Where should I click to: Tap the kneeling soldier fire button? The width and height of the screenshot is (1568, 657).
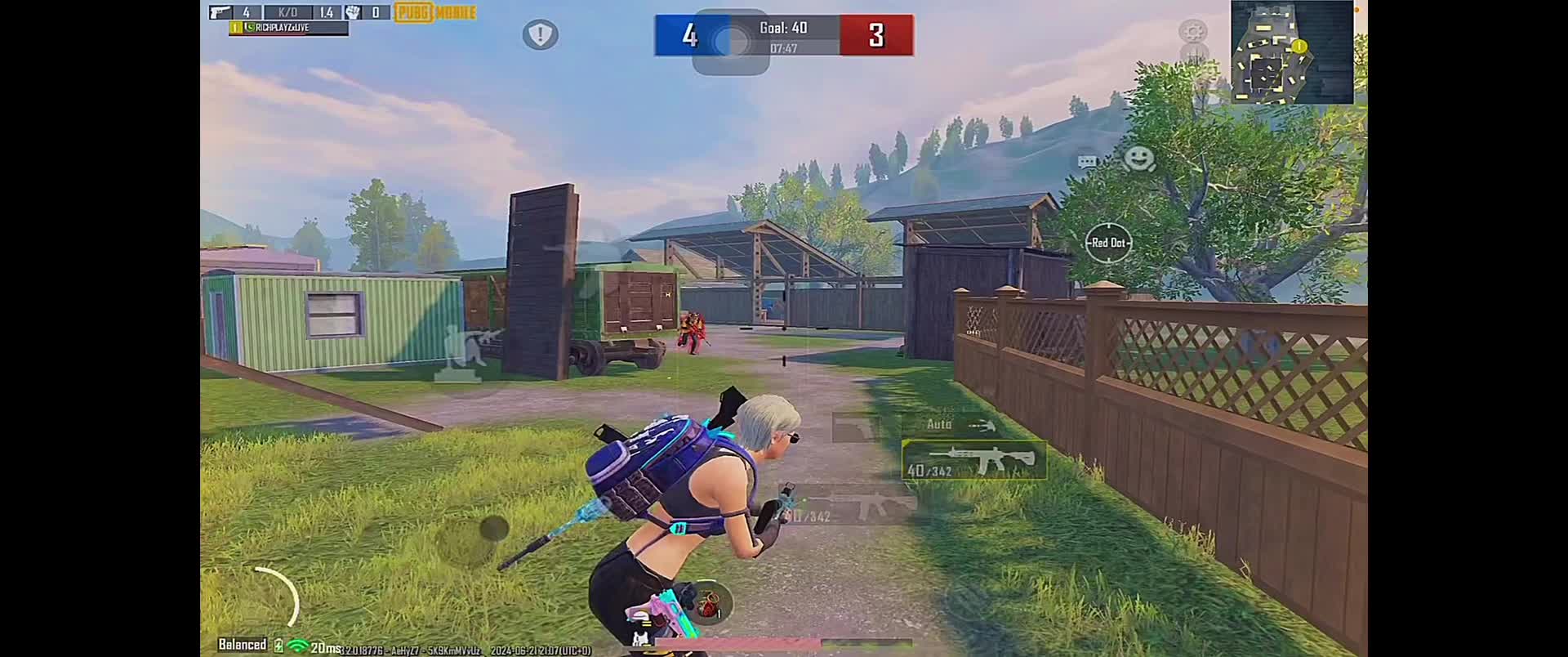click(x=466, y=351)
